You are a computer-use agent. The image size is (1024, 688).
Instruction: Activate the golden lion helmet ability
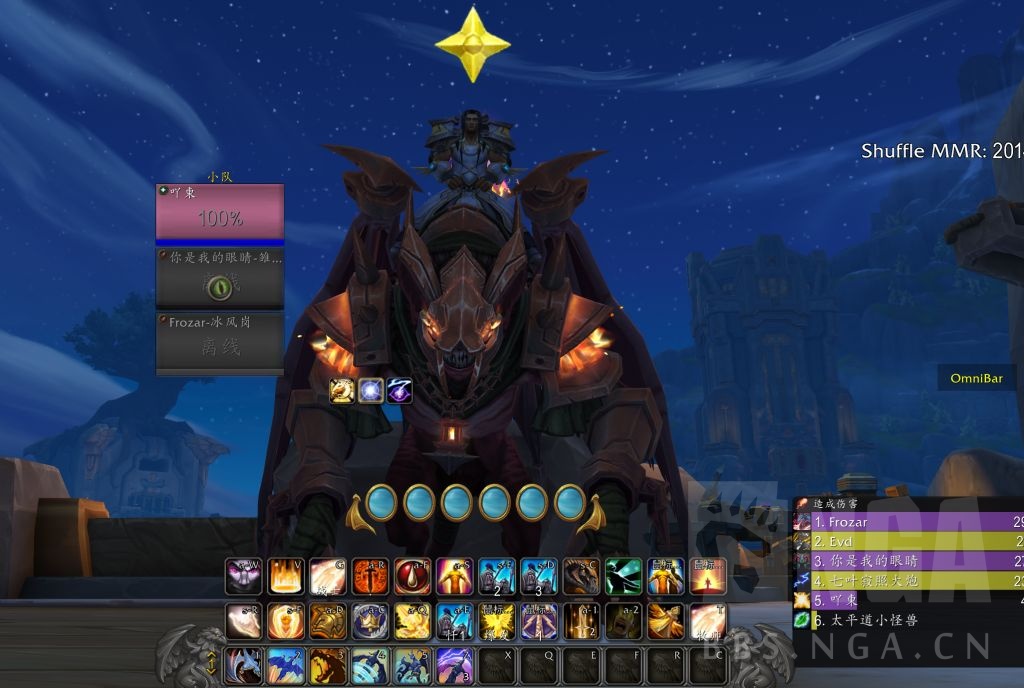click(x=328, y=621)
